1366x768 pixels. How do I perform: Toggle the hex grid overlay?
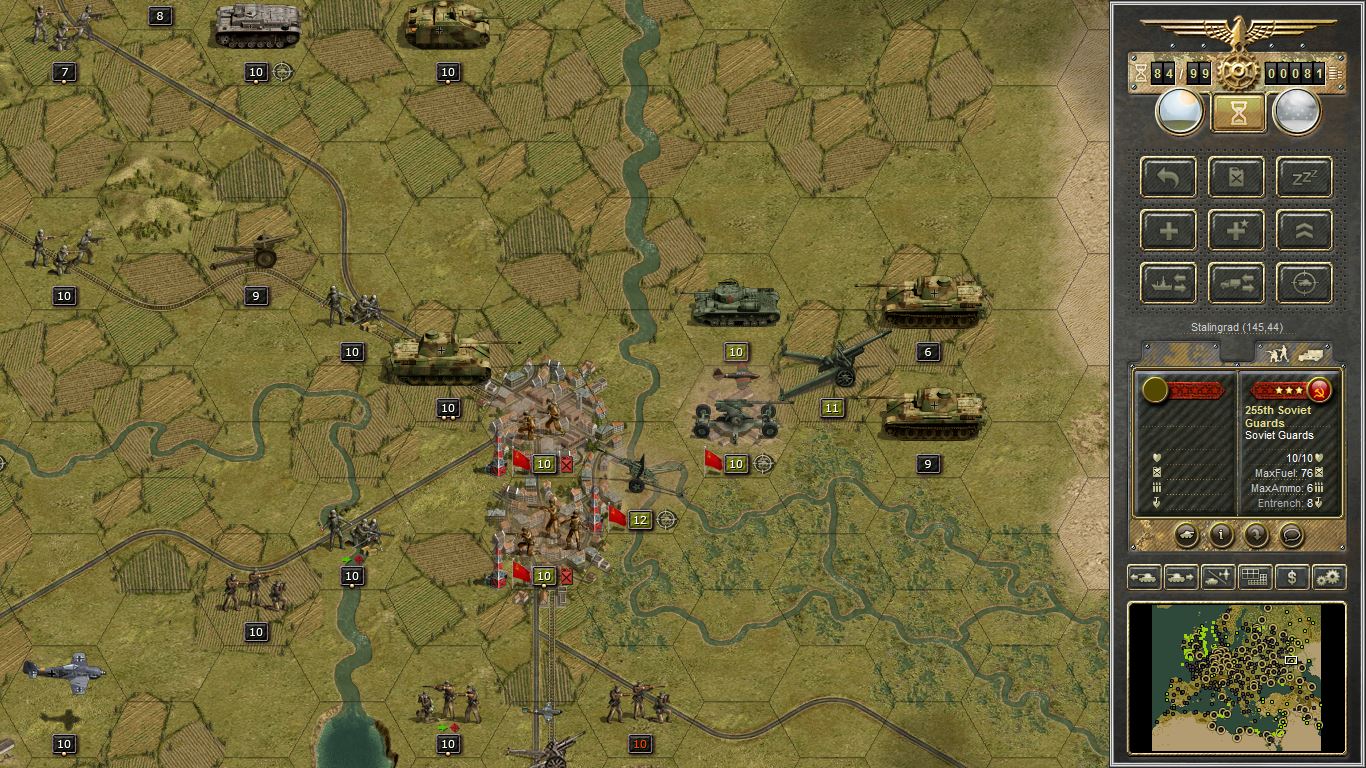(x=1254, y=577)
